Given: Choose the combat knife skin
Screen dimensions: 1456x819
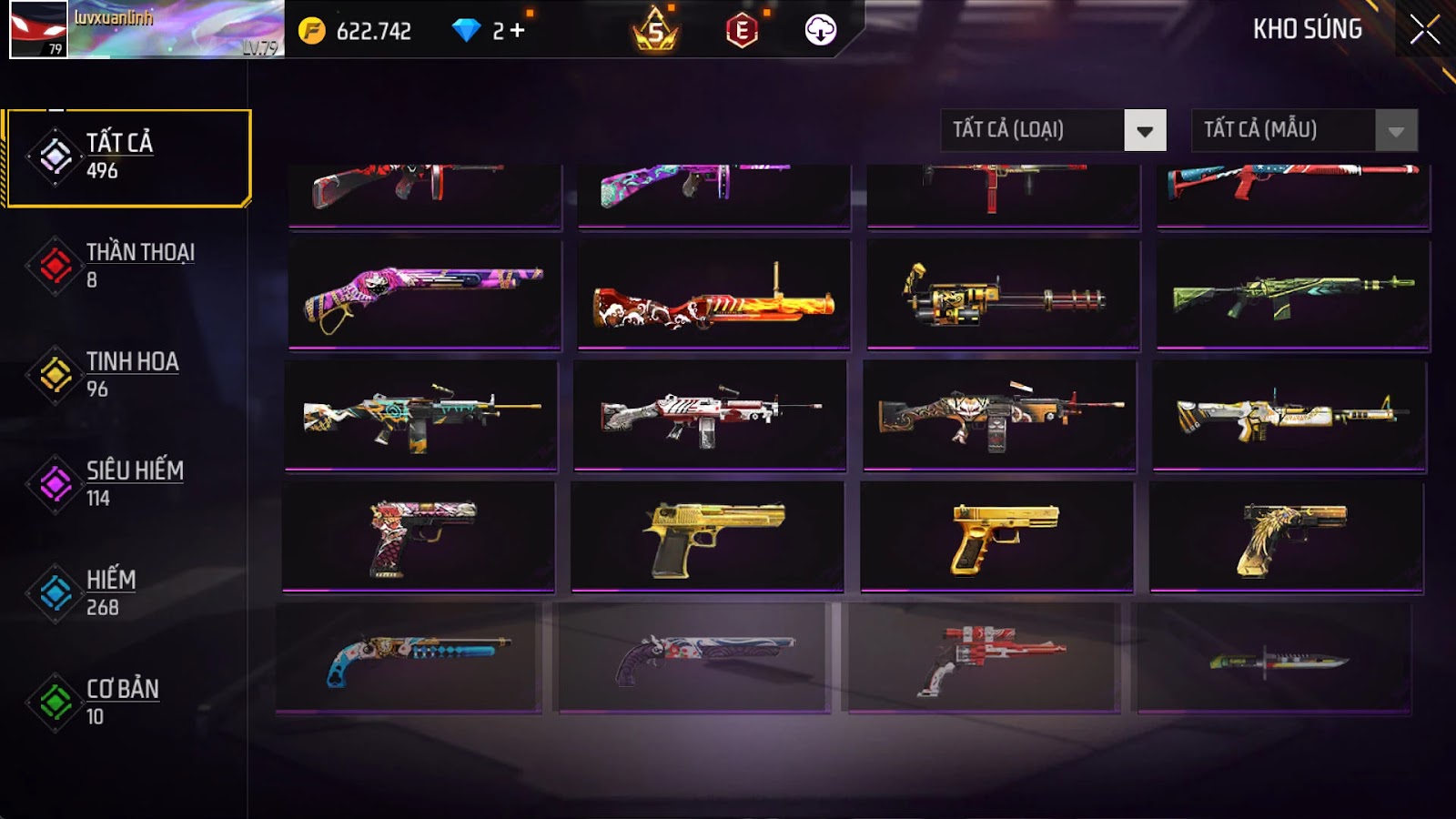Looking at the screenshot, I should click(x=1274, y=659).
